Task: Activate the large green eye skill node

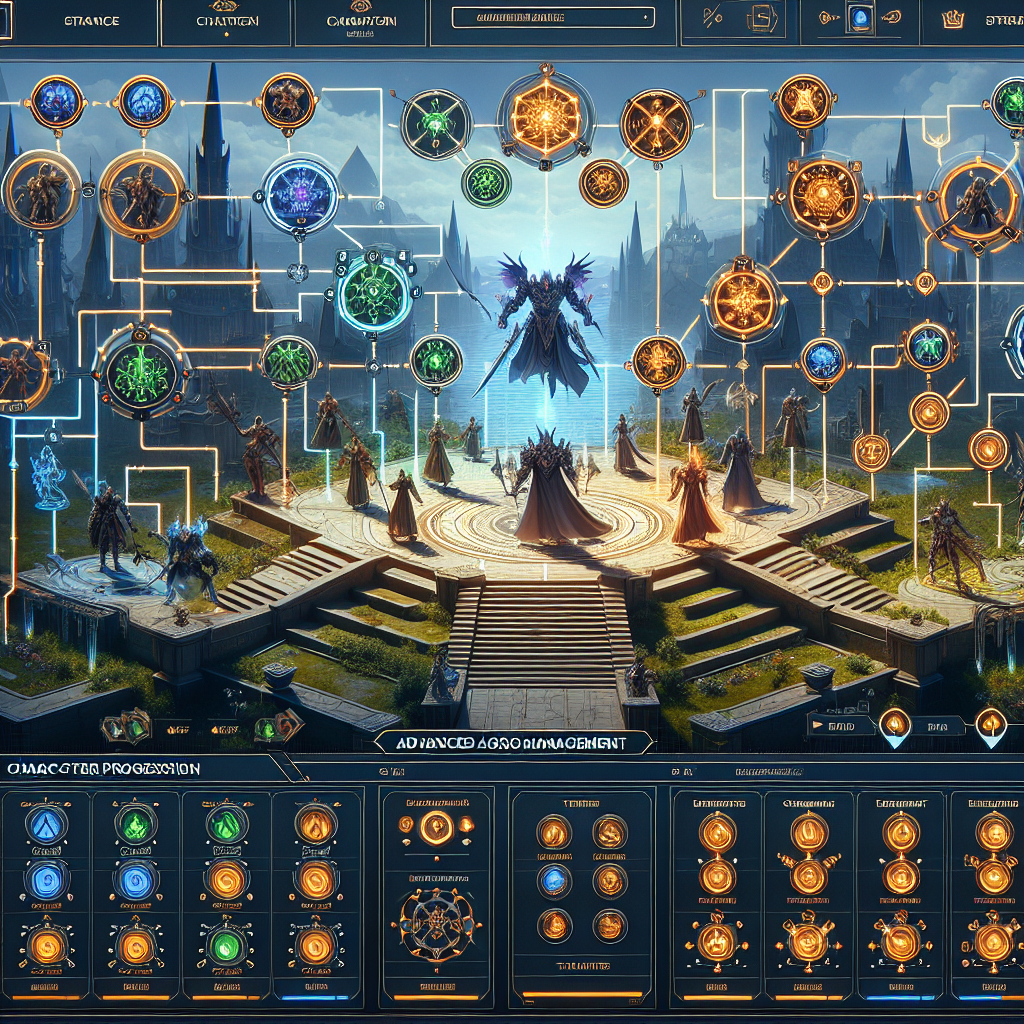Action: tap(374, 290)
